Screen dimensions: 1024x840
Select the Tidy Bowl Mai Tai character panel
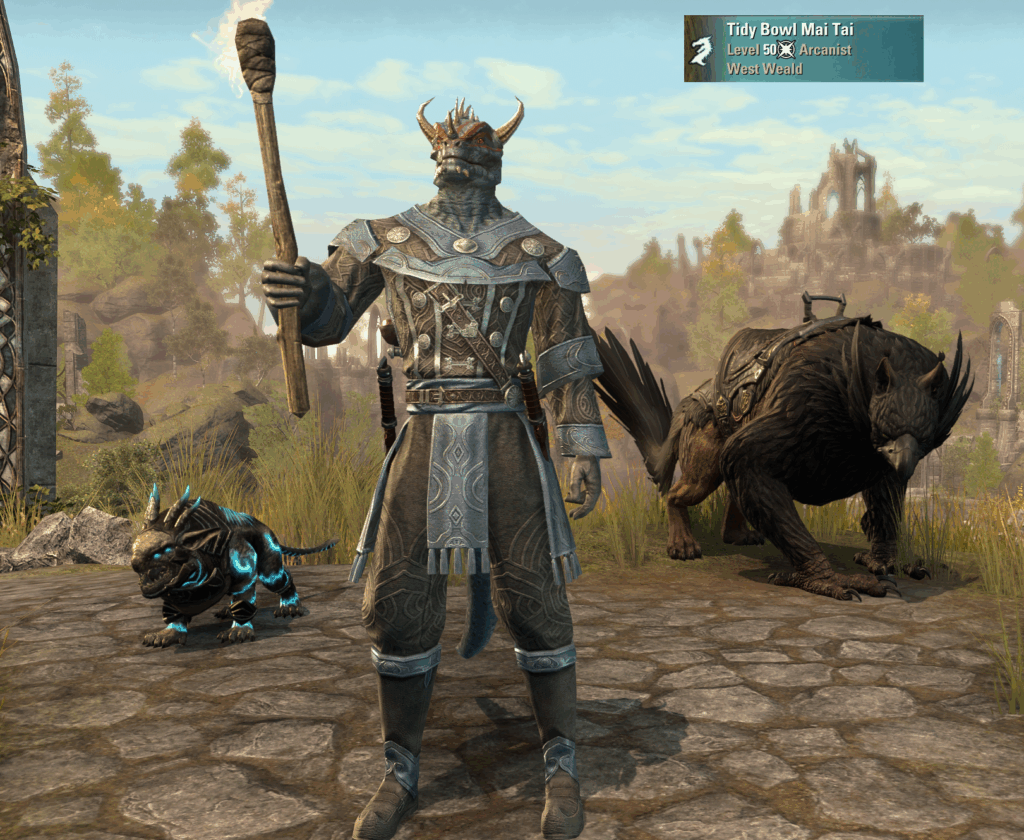click(x=803, y=48)
